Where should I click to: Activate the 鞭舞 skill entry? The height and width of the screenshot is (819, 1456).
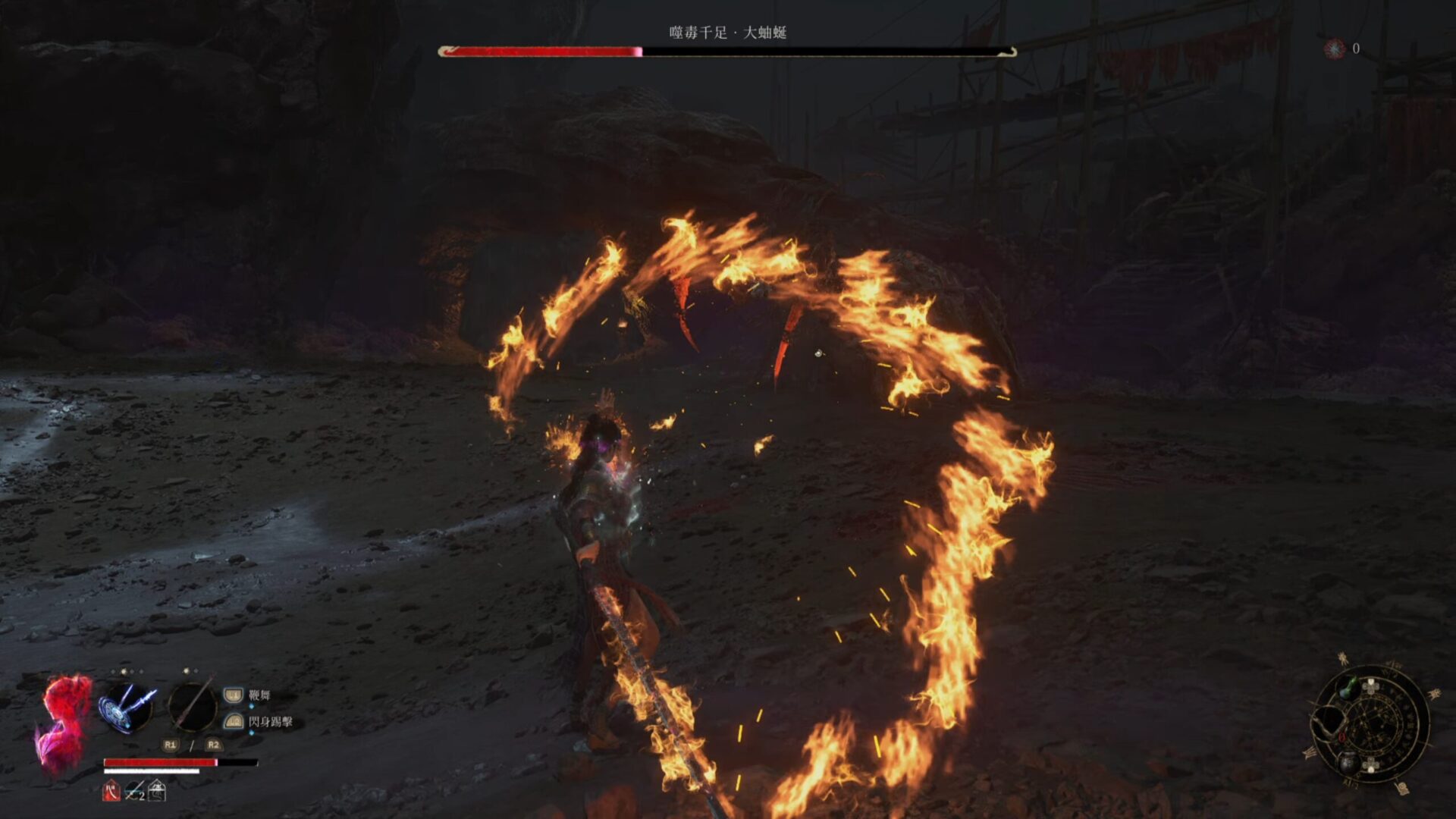coord(259,695)
